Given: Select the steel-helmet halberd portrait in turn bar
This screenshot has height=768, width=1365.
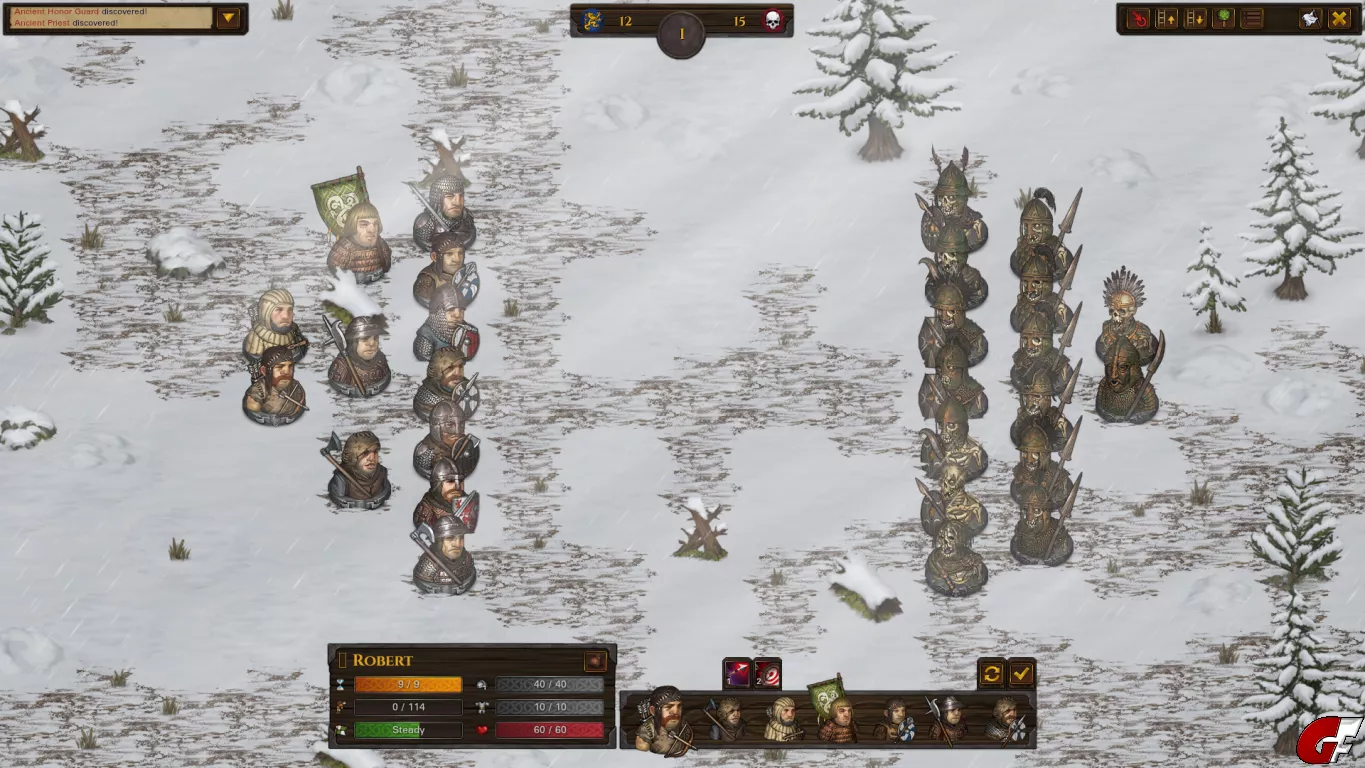Looking at the screenshot, I should point(948,719).
